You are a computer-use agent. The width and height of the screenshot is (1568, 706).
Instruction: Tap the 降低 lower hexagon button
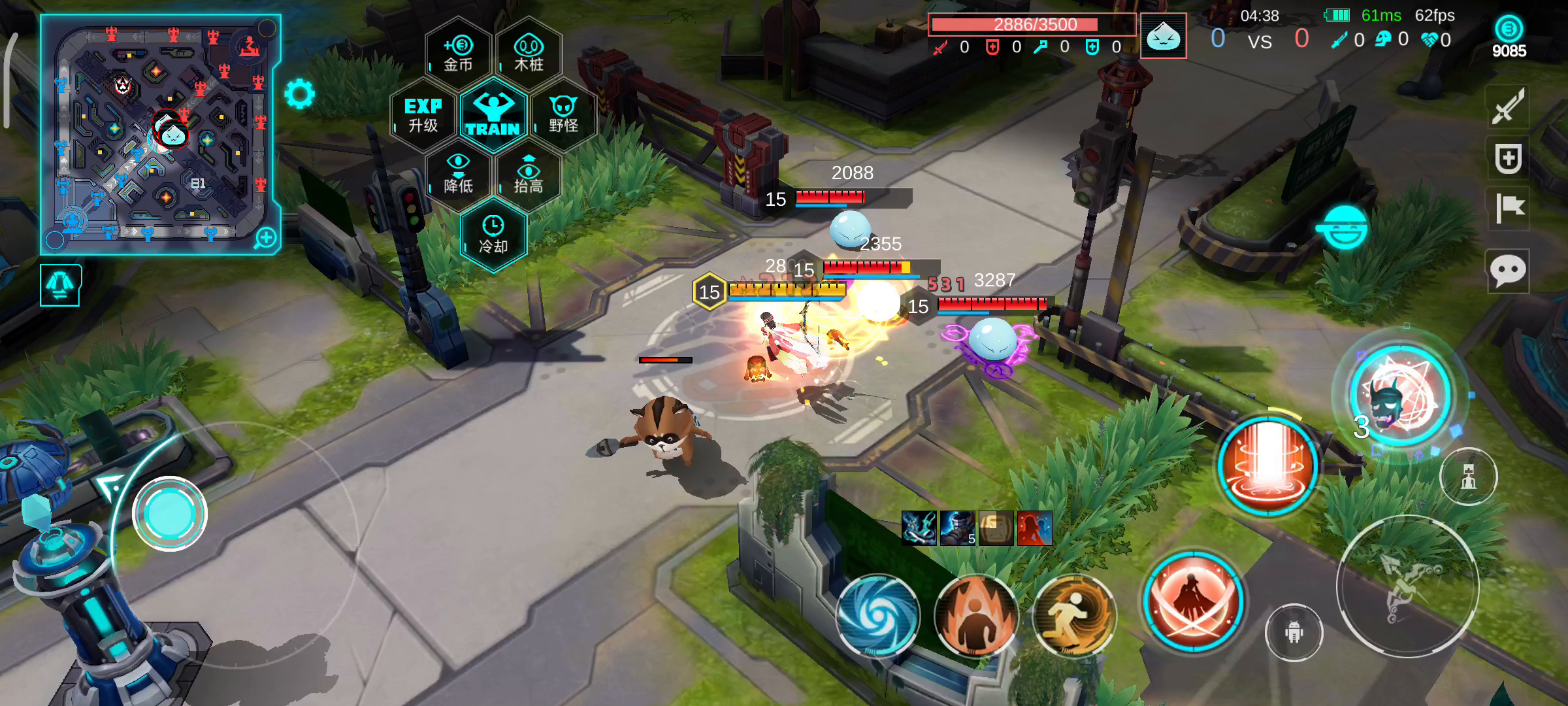pos(459,176)
